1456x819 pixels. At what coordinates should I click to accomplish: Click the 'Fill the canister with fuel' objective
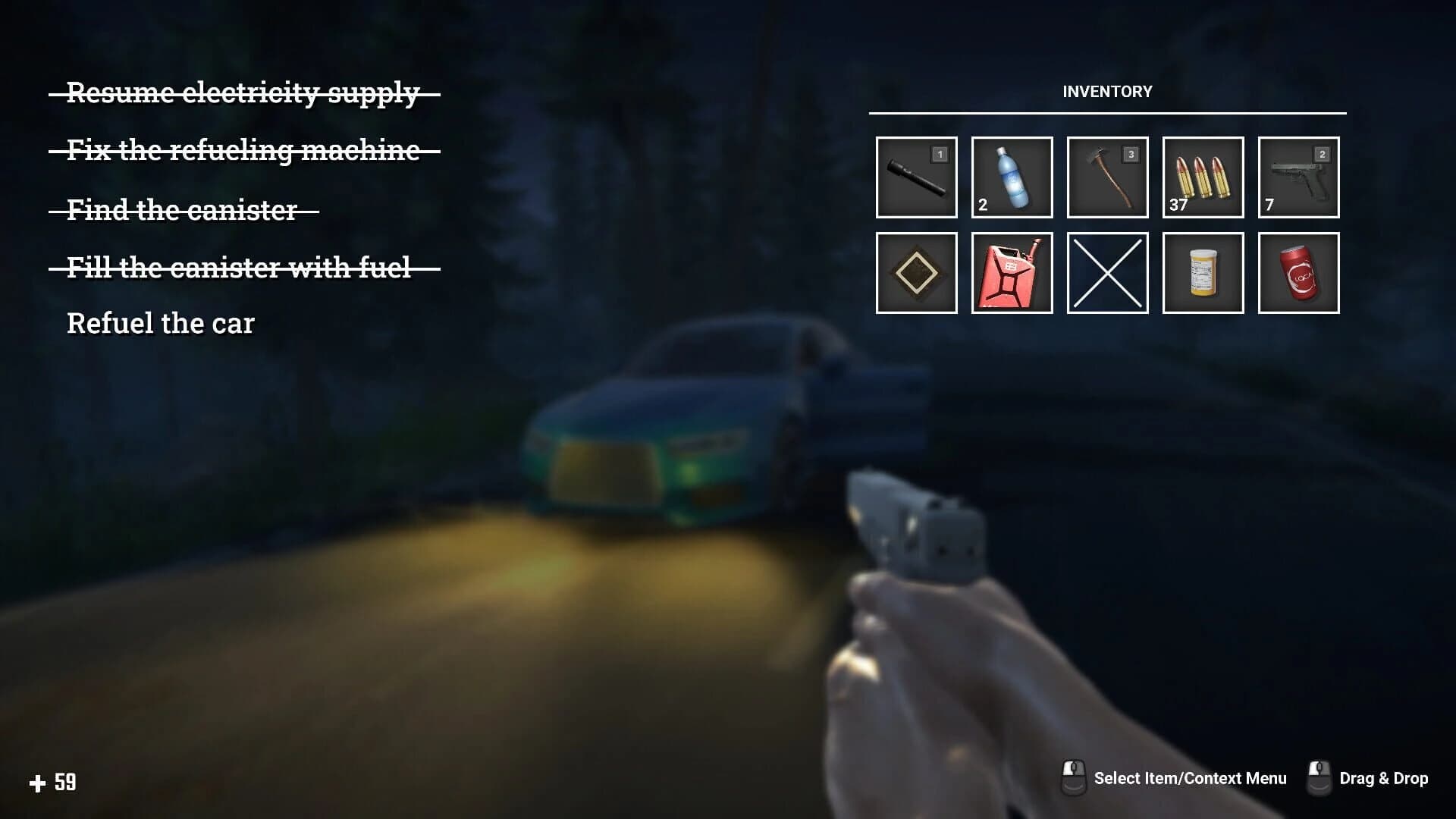(240, 267)
